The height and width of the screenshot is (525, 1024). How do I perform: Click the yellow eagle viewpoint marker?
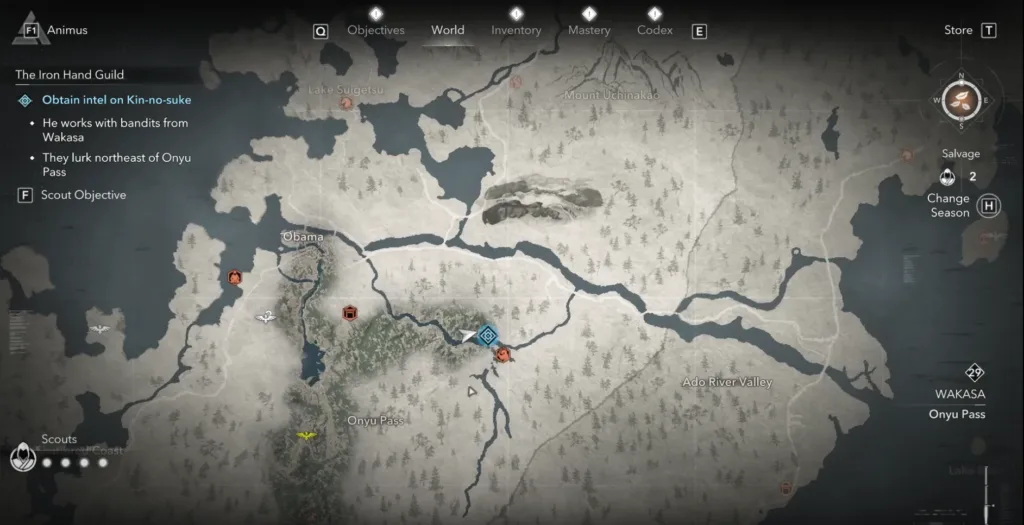[x=306, y=436]
